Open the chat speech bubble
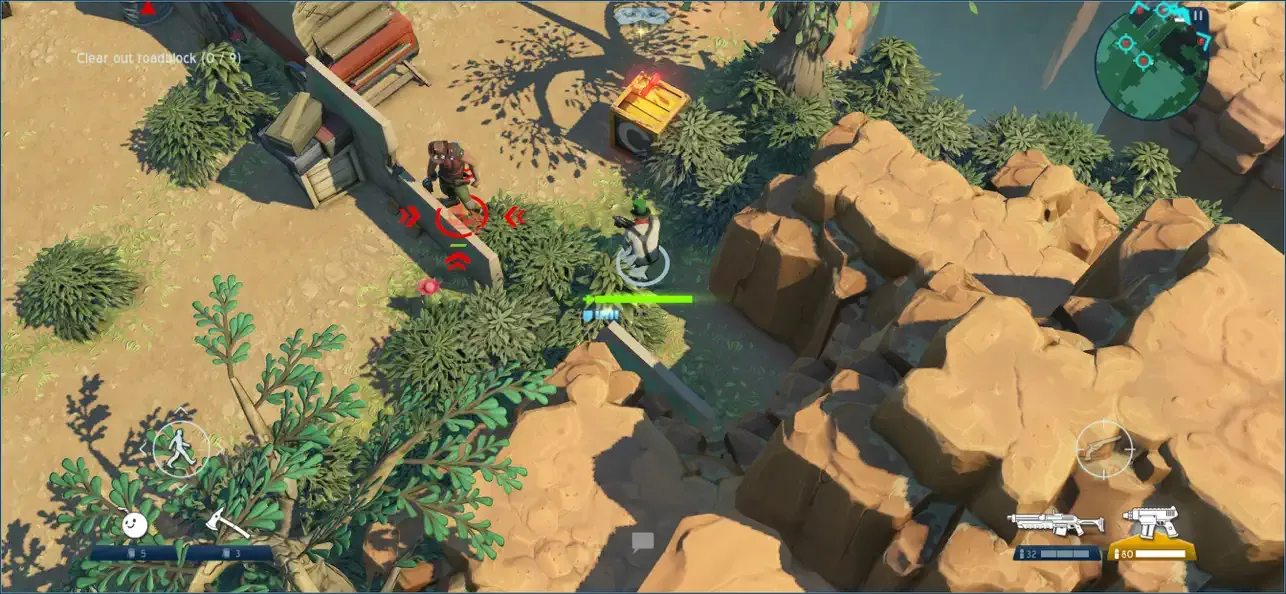The width and height of the screenshot is (1286, 594). [x=642, y=542]
